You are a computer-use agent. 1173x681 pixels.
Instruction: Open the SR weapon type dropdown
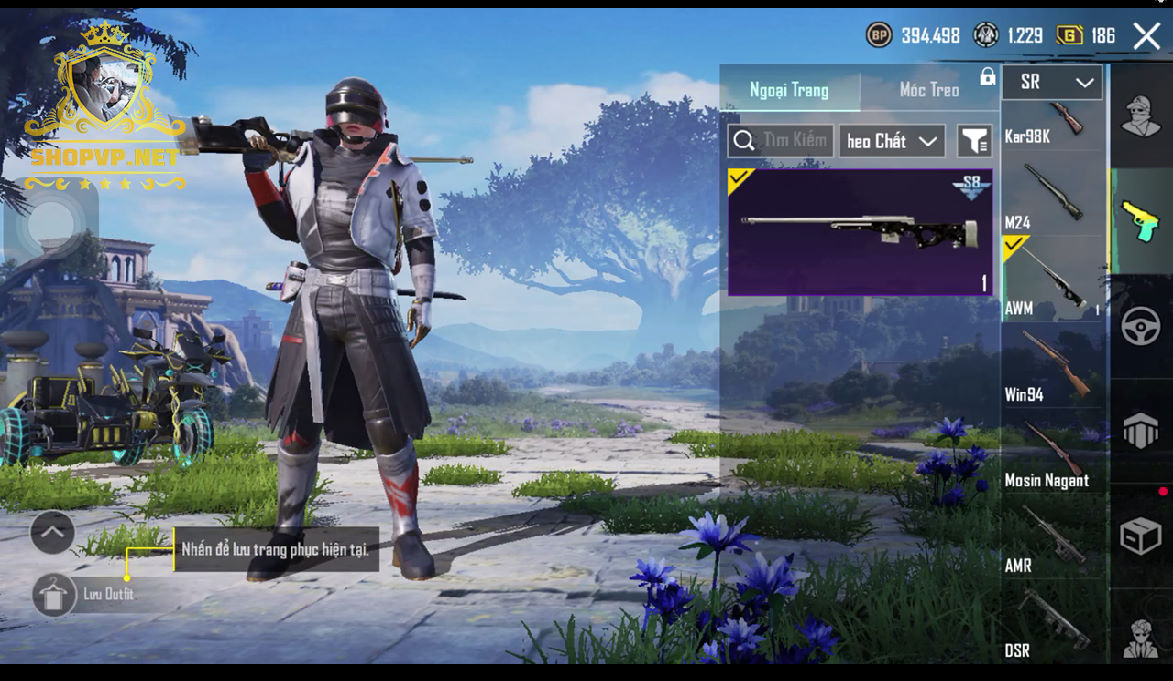coord(1052,82)
